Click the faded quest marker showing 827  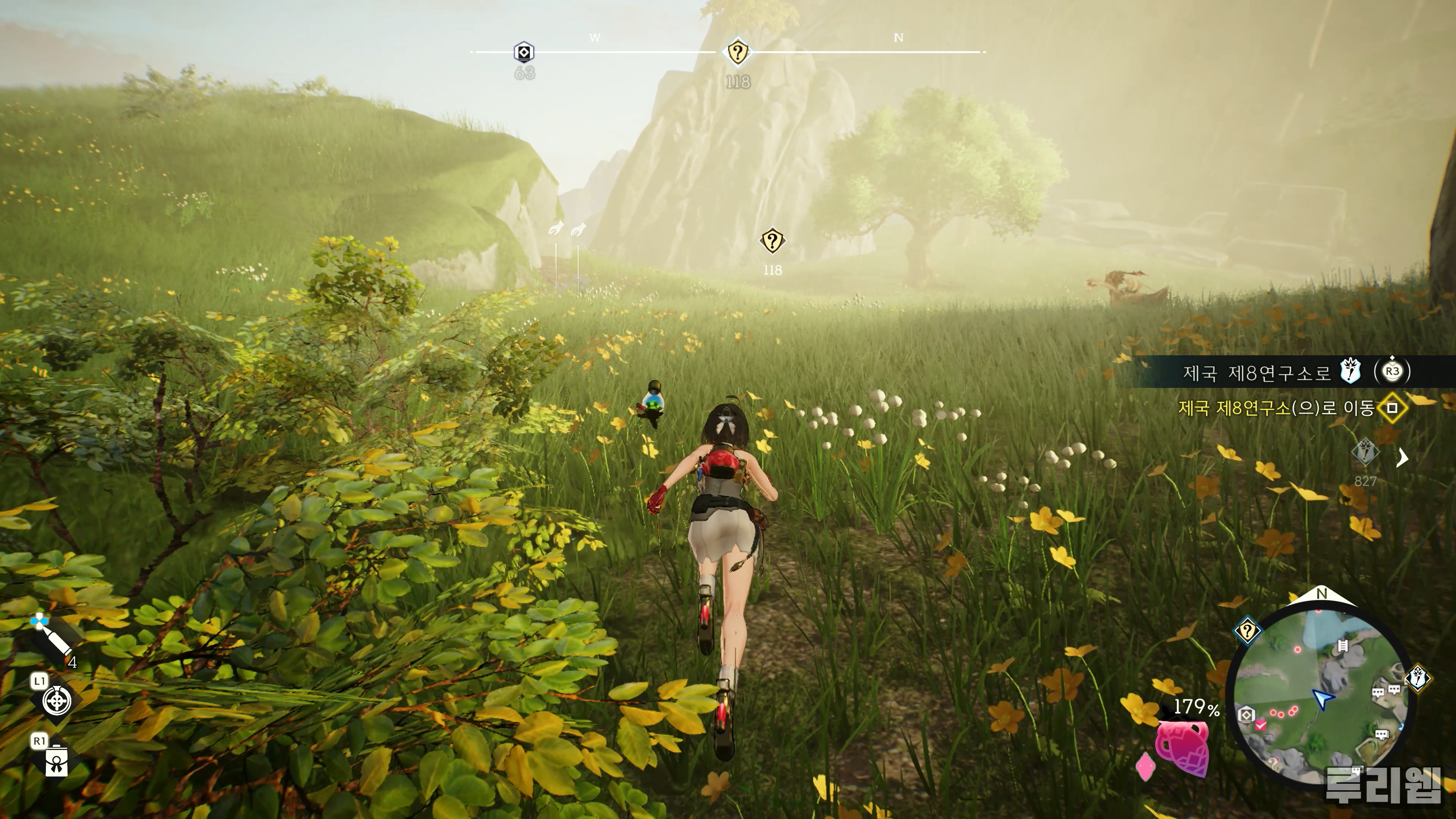tap(1365, 453)
